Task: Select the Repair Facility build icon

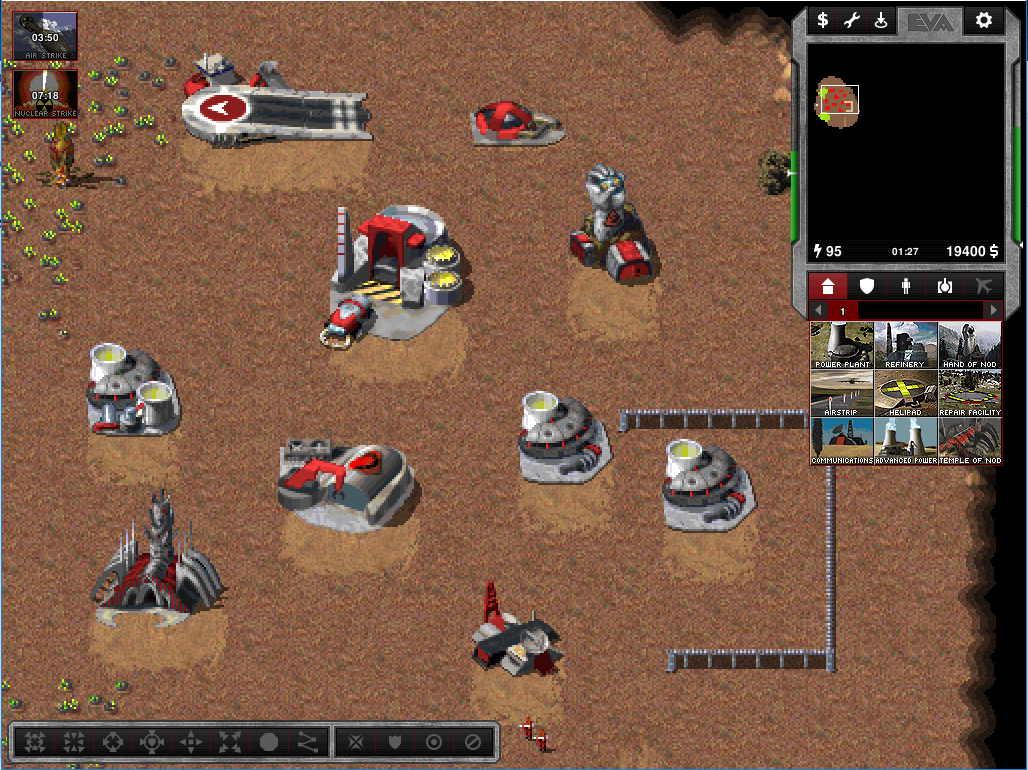Action: tap(970, 393)
